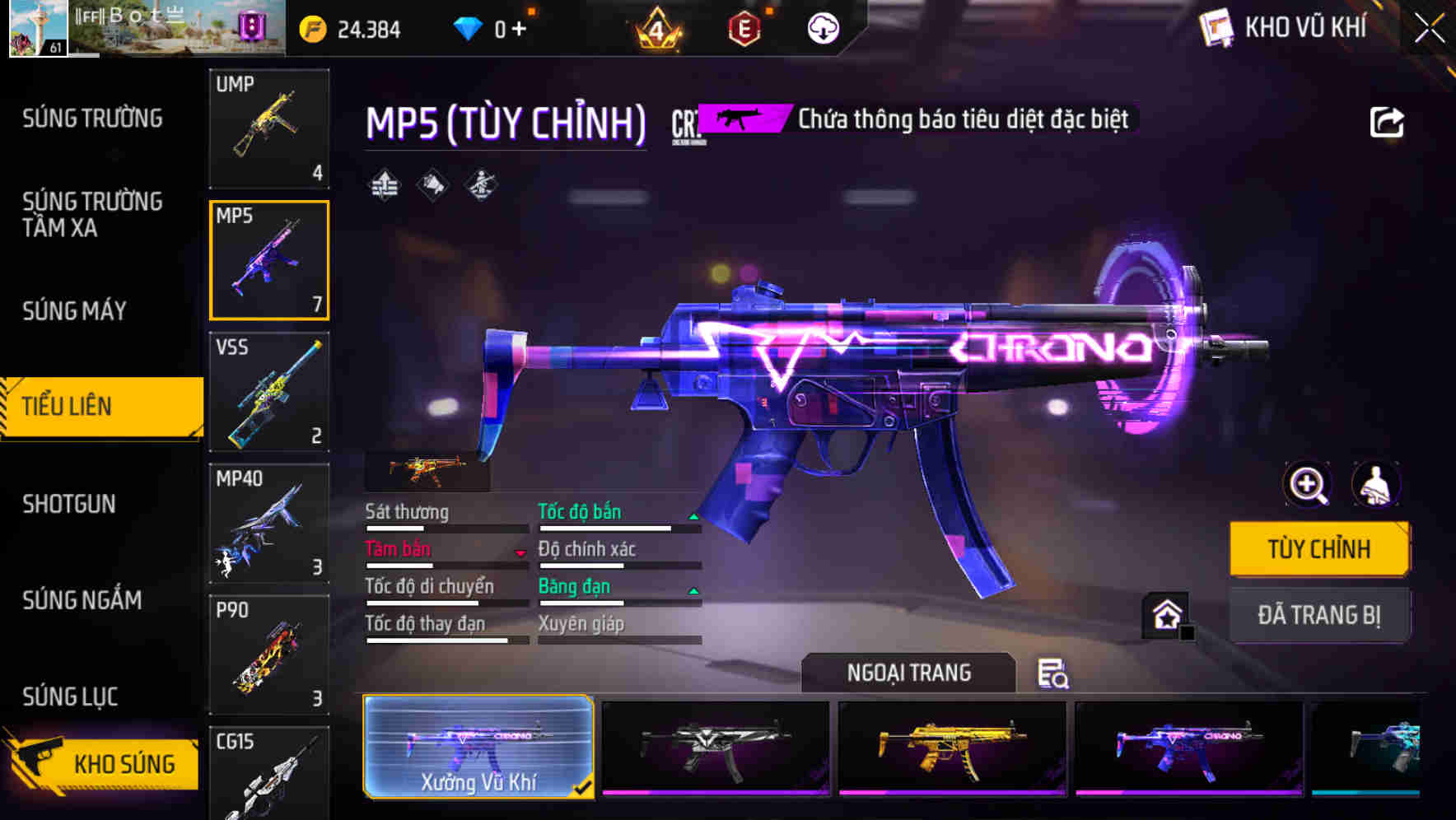Pick the VSS weapon slot

point(269,392)
